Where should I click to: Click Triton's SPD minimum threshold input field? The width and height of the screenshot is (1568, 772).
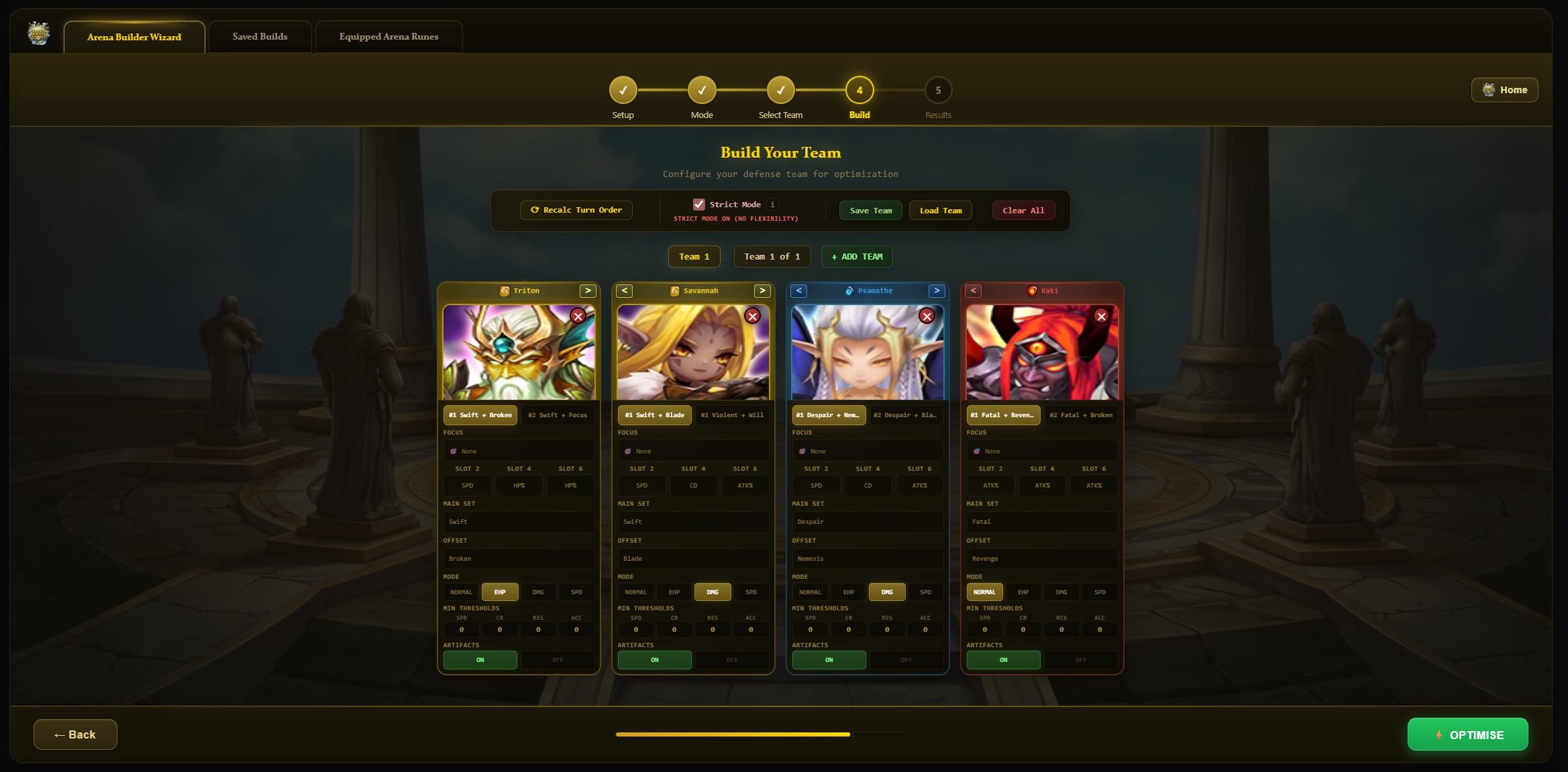tap(461, 629)
